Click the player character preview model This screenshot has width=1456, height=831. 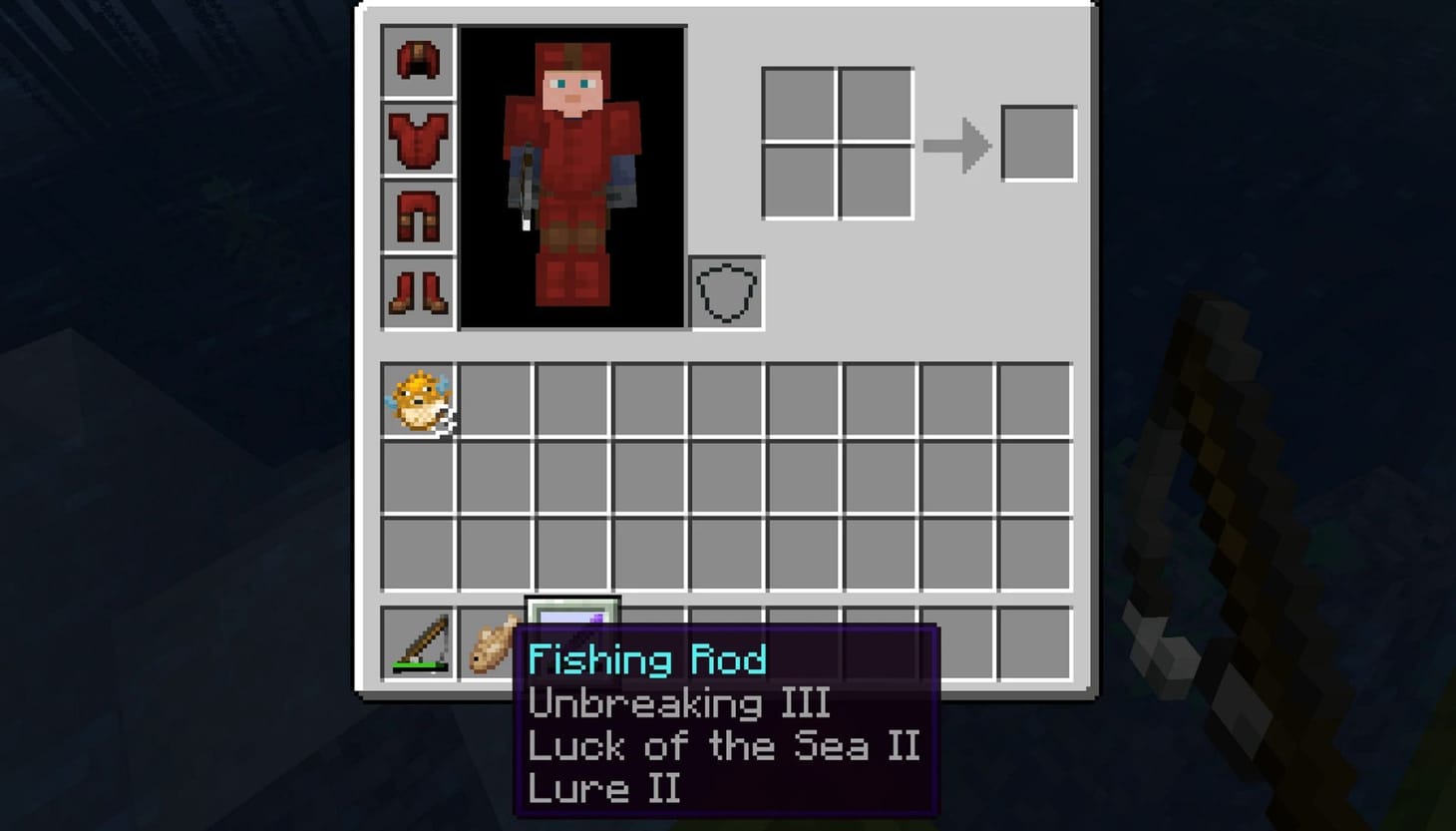(x=571, y=175)
